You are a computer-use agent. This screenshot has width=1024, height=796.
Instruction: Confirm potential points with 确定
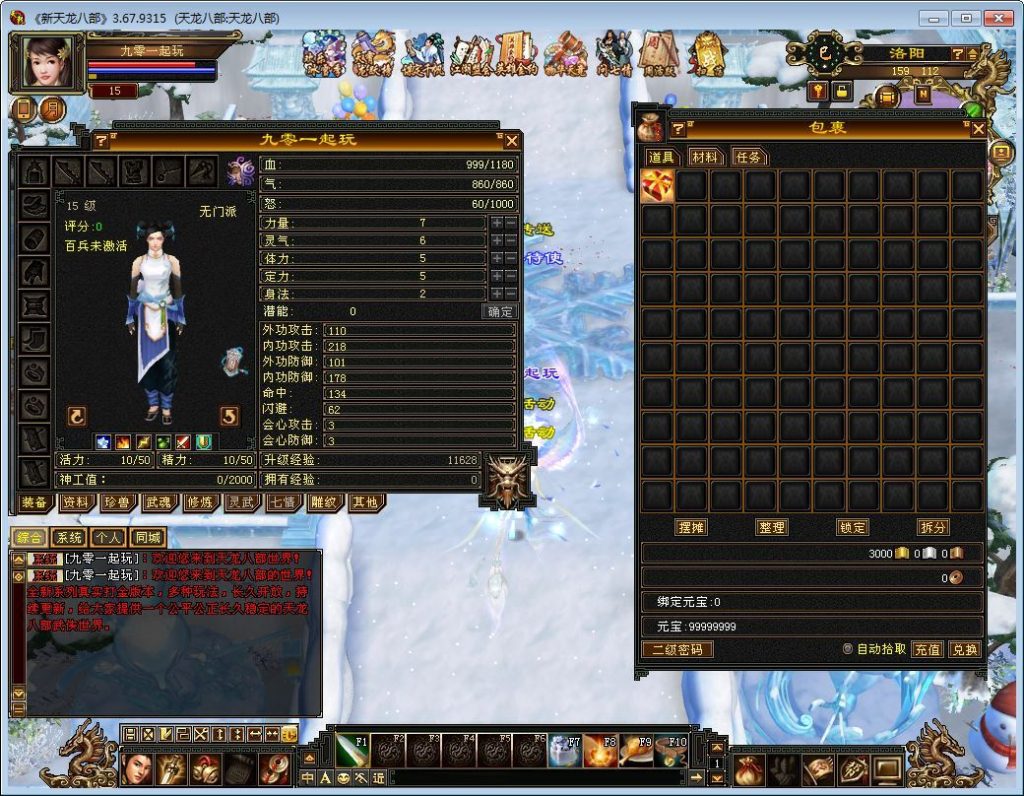500,312
